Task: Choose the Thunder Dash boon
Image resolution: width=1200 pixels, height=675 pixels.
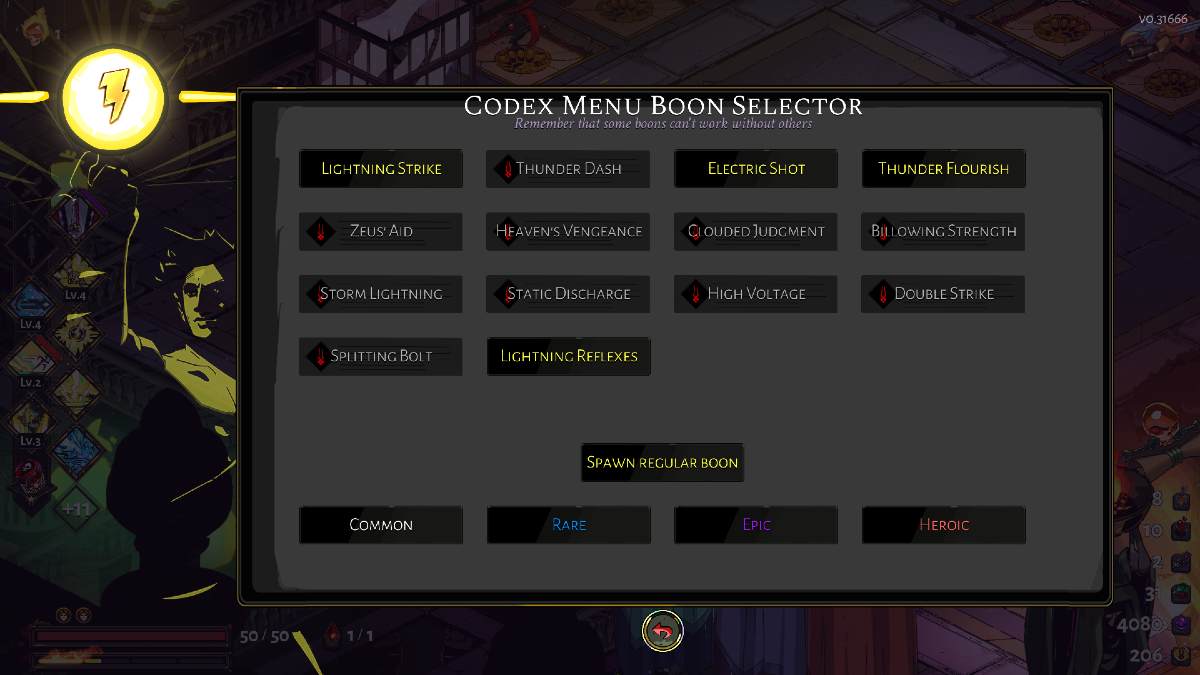Action: [568, 169]
